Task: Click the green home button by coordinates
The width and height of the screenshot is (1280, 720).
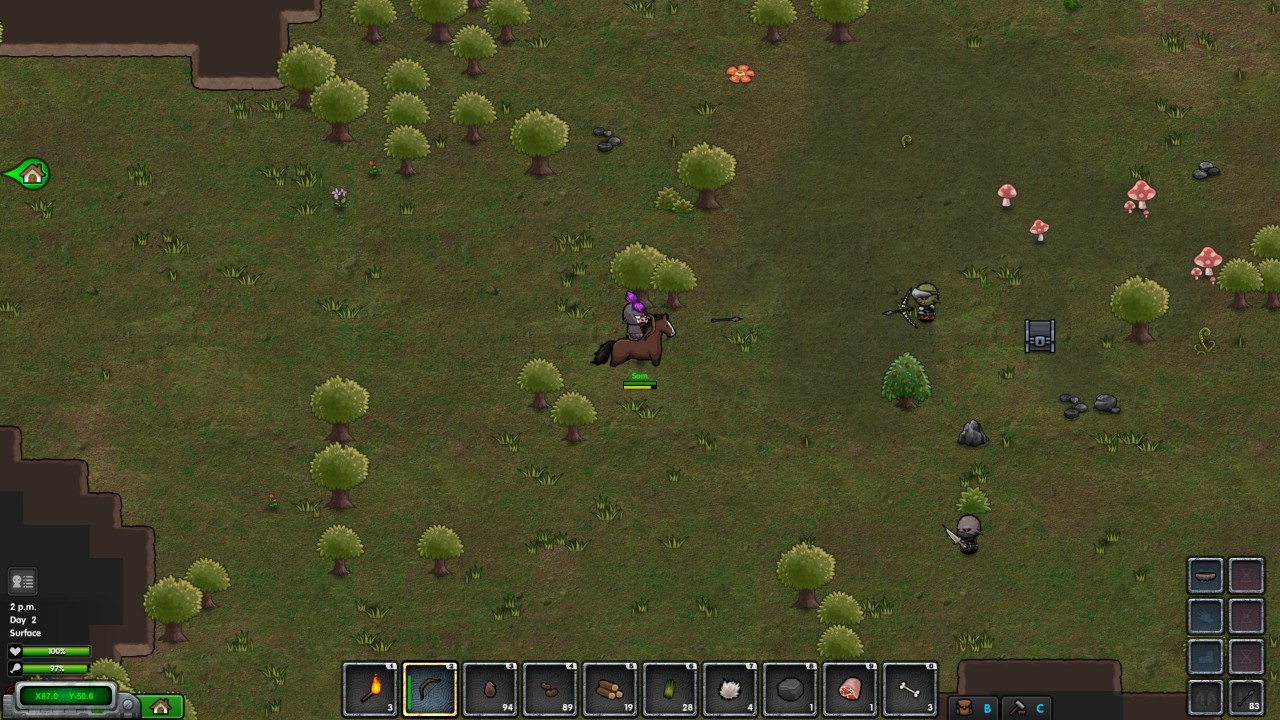Action: point(161,707)
